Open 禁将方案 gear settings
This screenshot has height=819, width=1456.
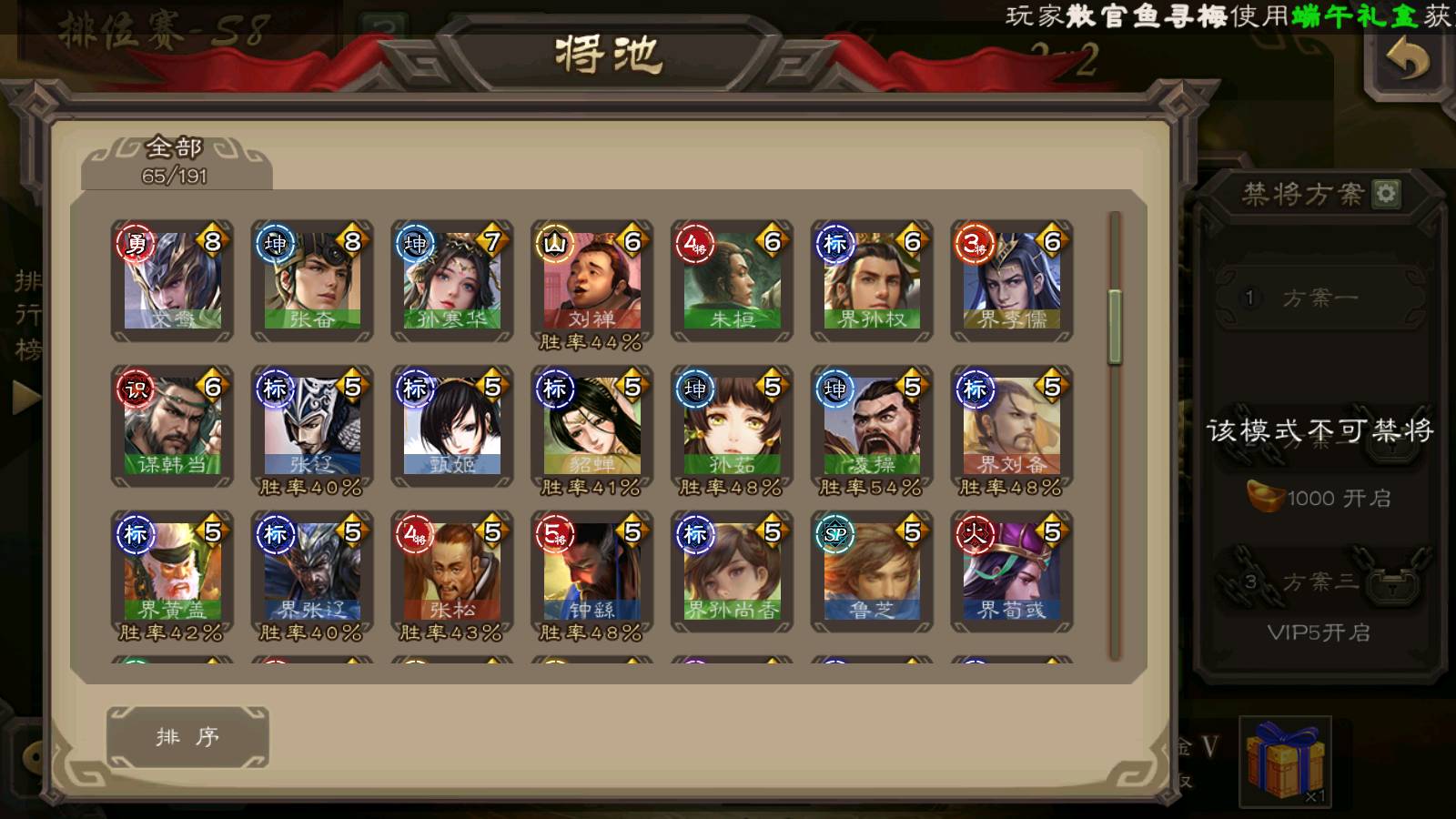coord(1386,193)
